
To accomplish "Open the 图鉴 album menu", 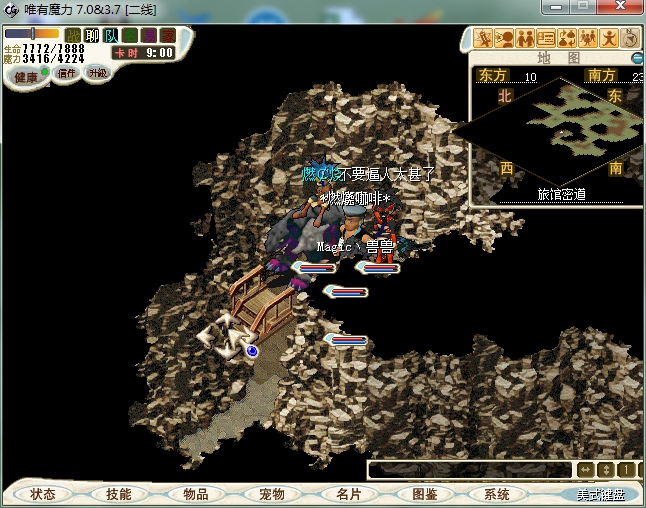I will (424, 494).
